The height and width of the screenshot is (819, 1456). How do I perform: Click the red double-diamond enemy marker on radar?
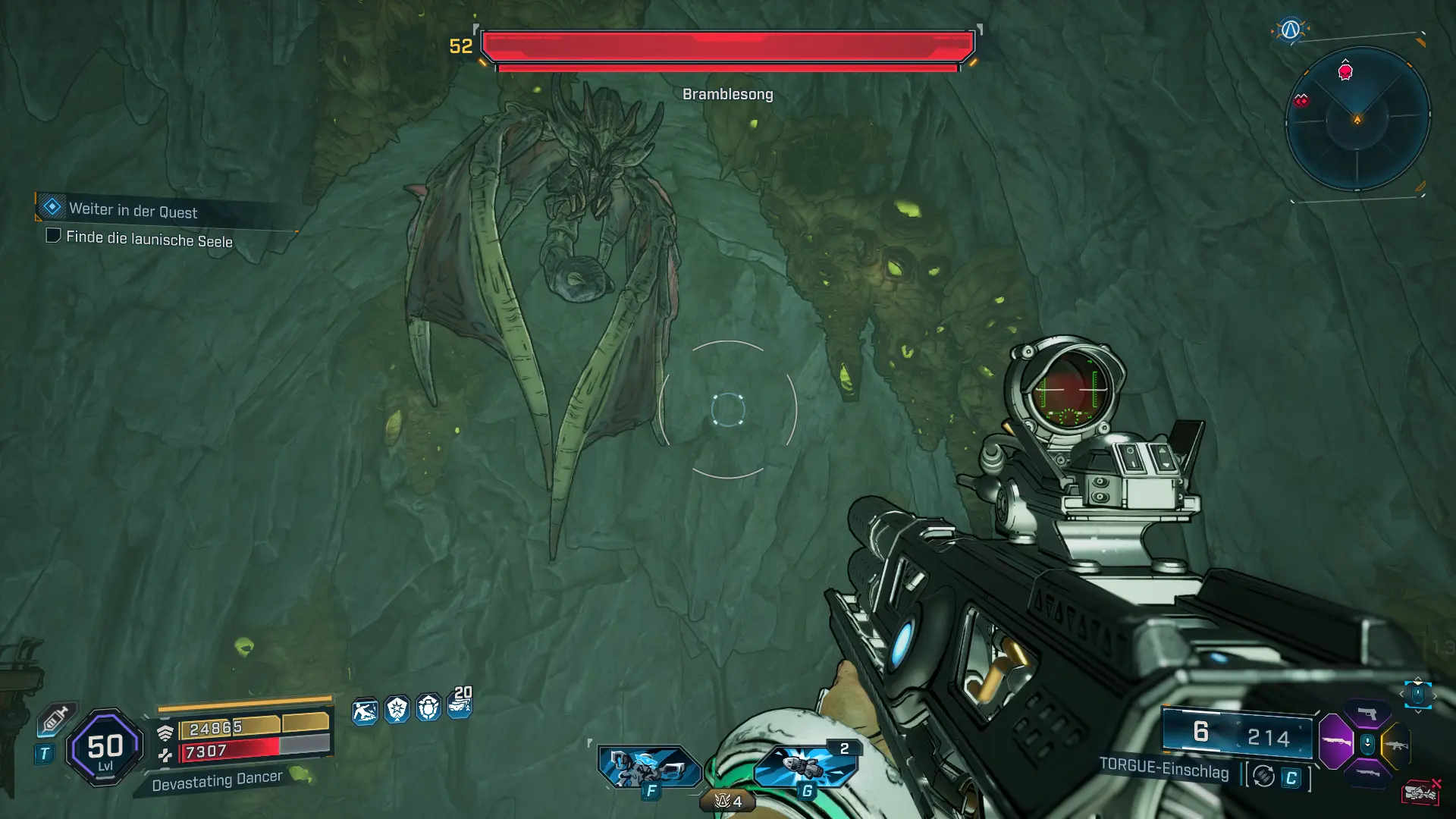coord(1301,101)
